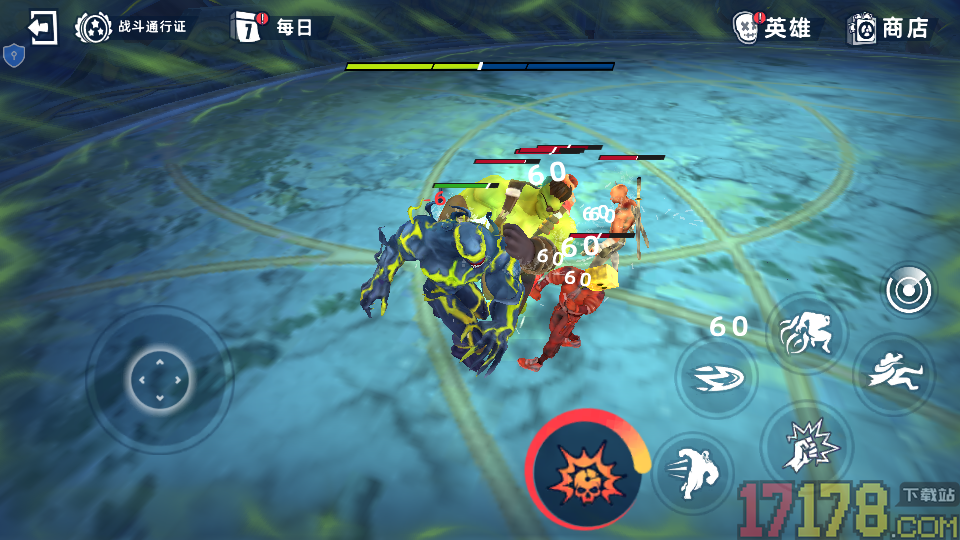This screenshot has height=540, width=960.
Task: Tap the radar target lock button
Action: [908, 291]
